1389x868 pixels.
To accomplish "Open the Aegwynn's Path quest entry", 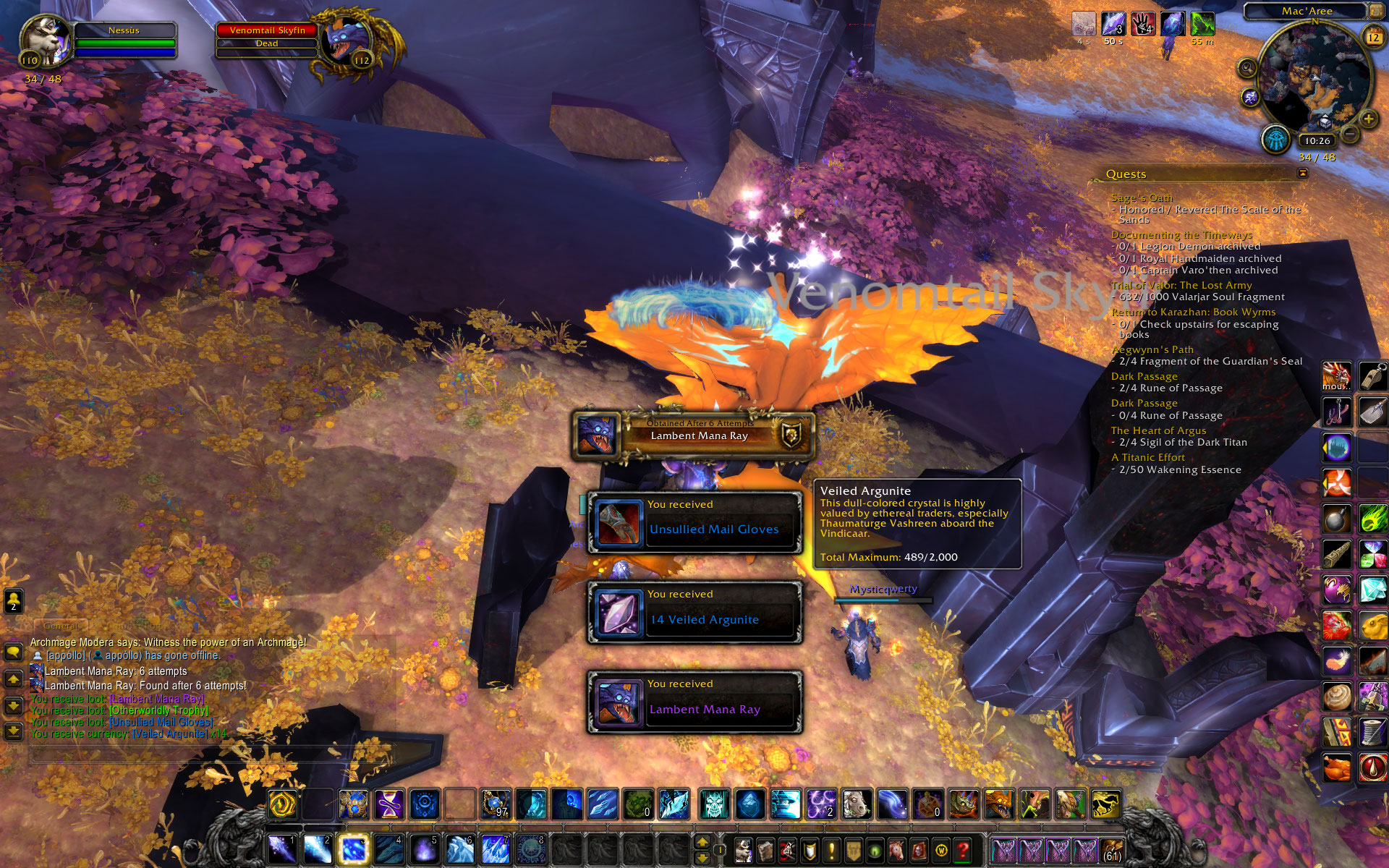I will pyautogui.click(x=1152, y=349).
